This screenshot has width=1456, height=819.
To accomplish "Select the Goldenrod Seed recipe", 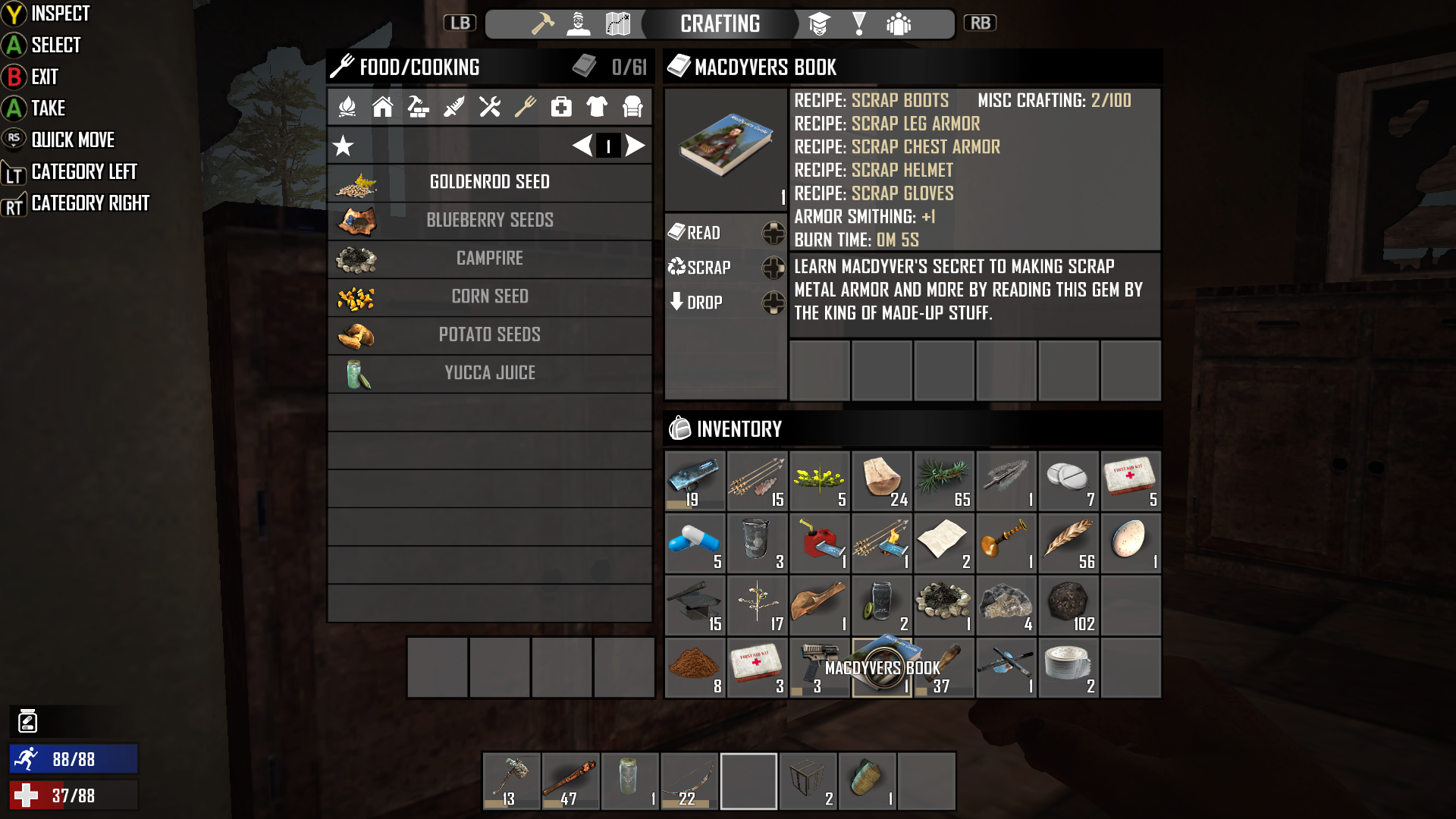I will click(x=489, y=182).
